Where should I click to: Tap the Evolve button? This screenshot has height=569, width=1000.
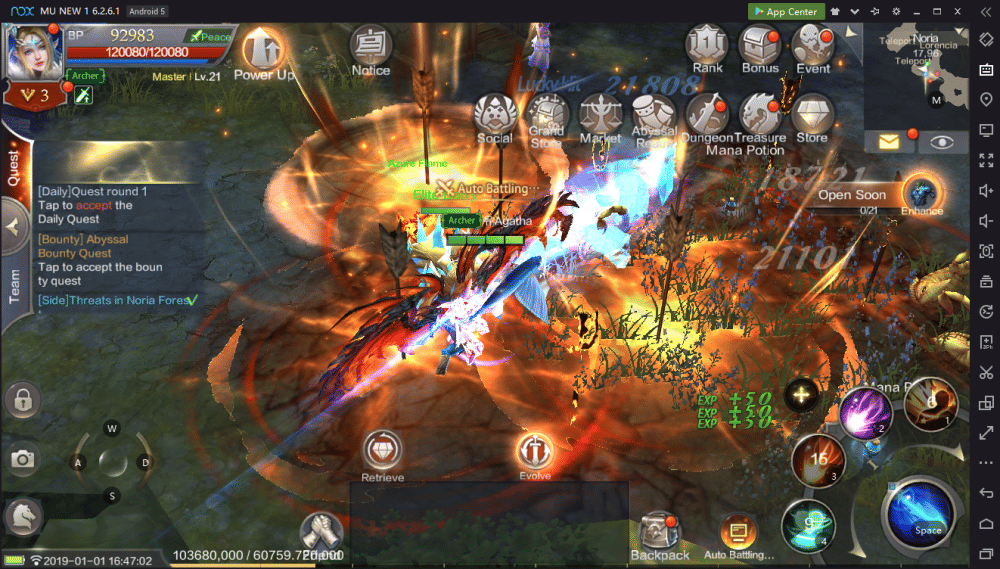pos(535,453)
